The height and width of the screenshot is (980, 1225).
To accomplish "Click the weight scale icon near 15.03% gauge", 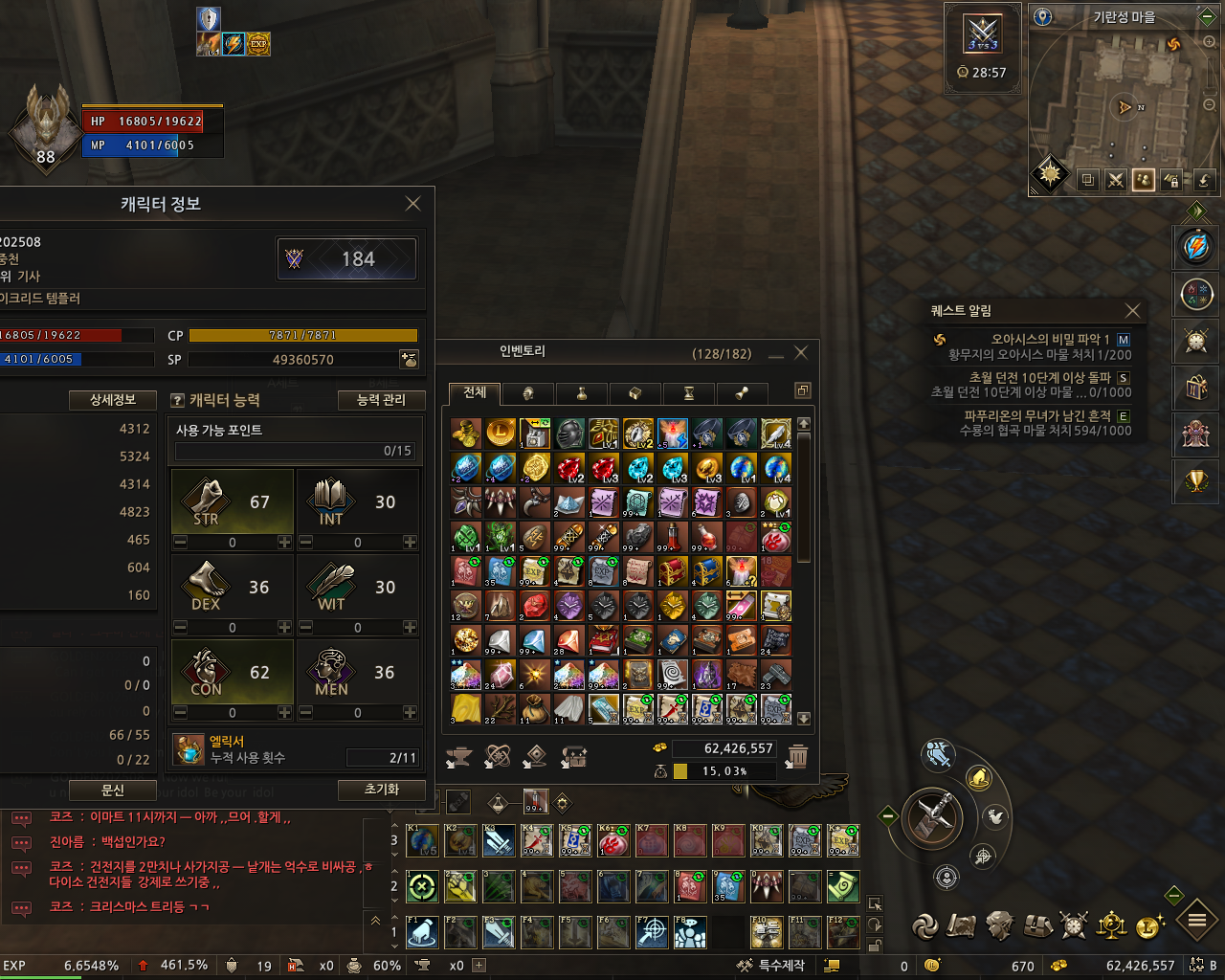I will (x=660, y=771).
